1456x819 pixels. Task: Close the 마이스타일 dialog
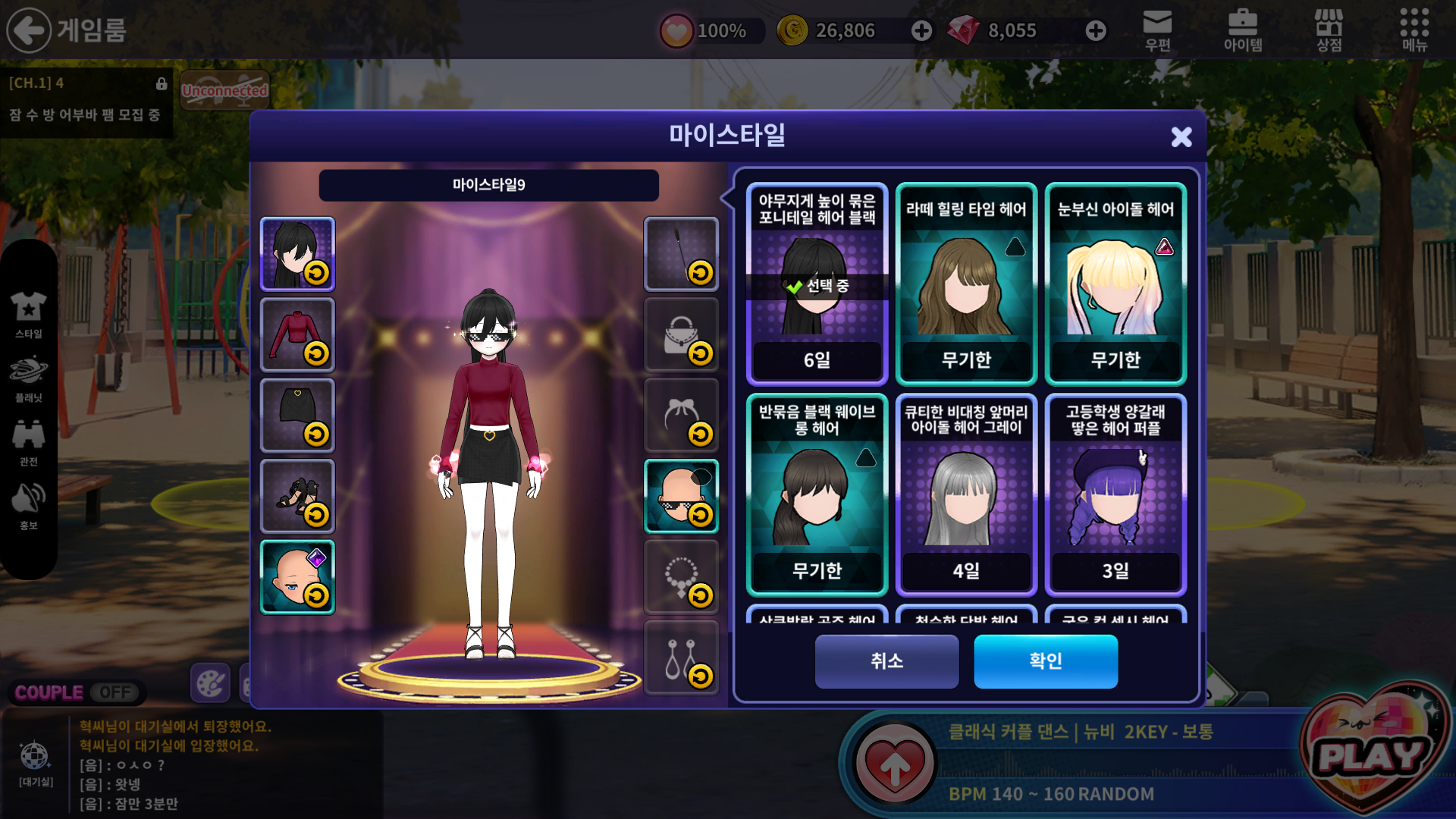(1181, 136)
